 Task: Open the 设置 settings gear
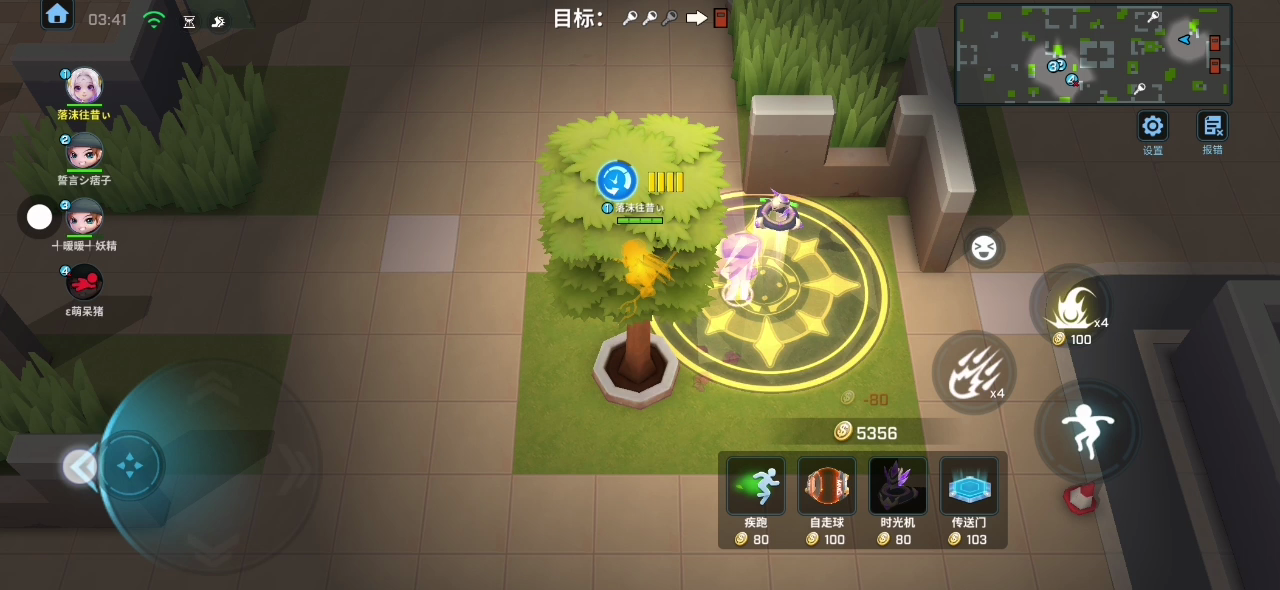pyautogui.click(x=1153, y=127)
